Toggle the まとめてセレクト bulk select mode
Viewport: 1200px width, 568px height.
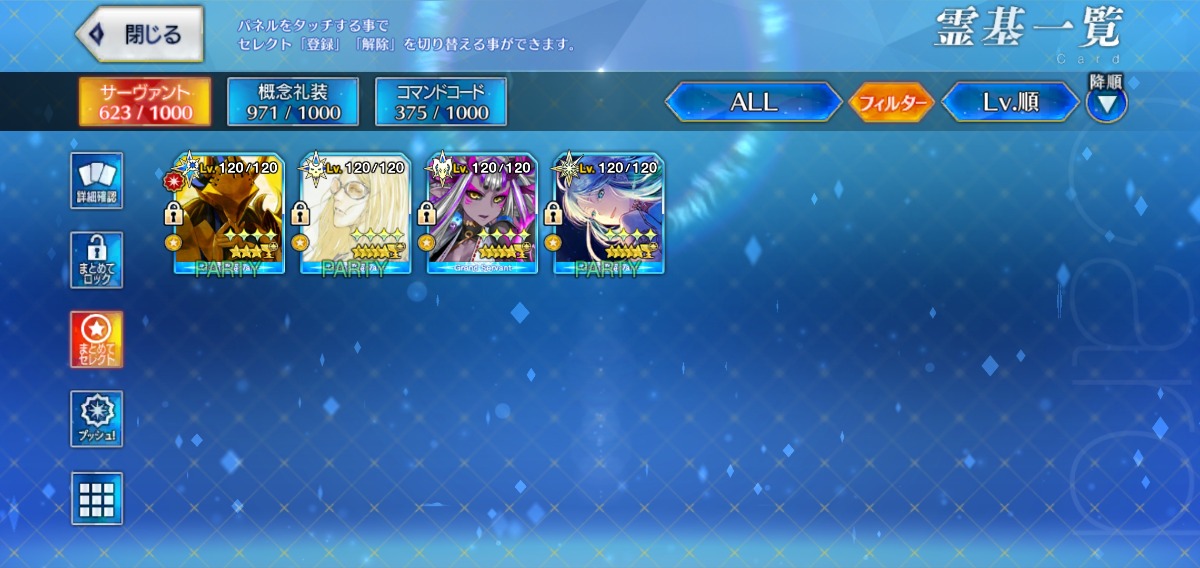pos(97,339)
